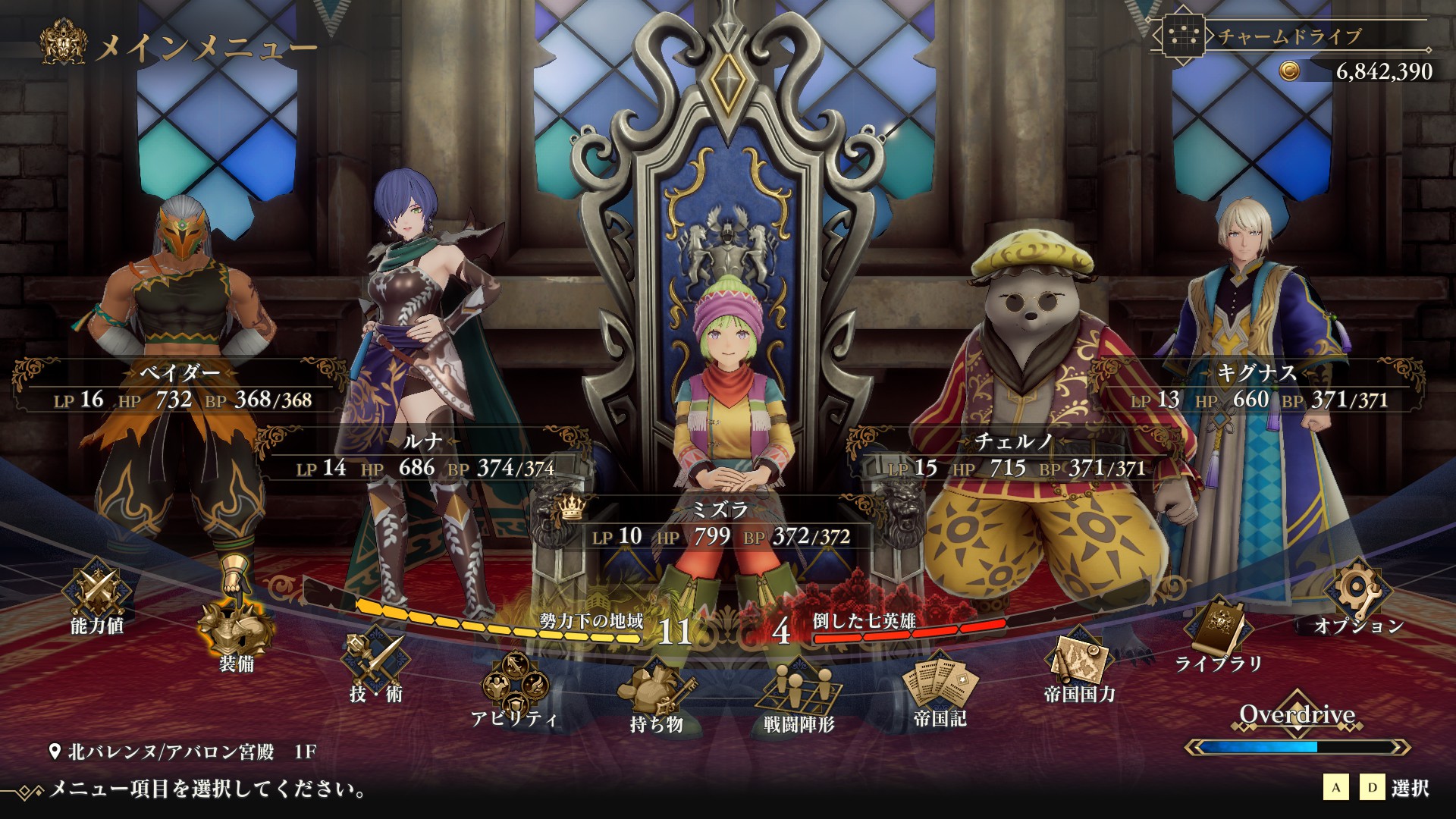Click the チャームドライブ panel
This screenshot has height=819, width=1456.
[1289, 36]
